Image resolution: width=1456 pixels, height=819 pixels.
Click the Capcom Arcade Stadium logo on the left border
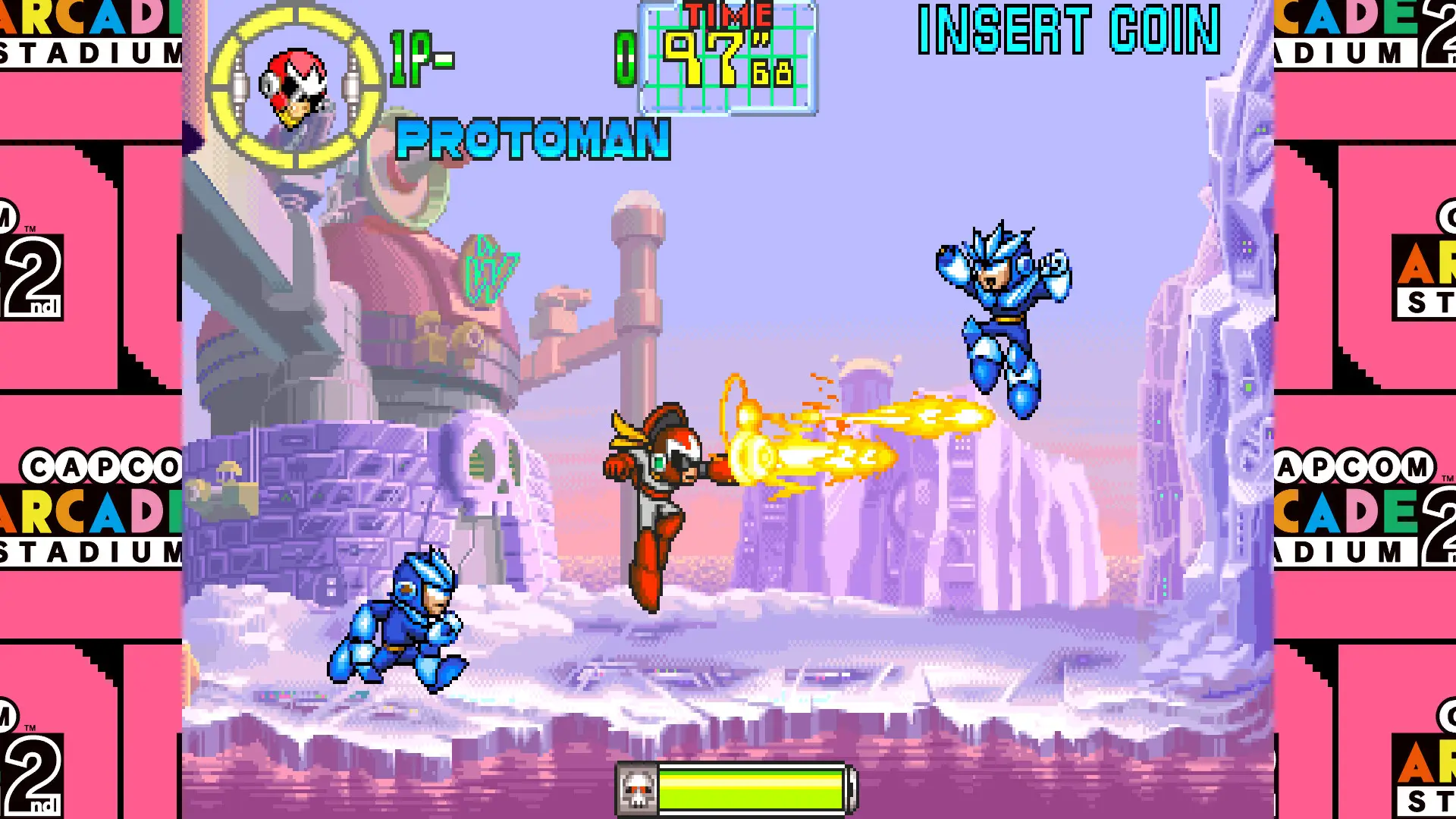point(91,504)
